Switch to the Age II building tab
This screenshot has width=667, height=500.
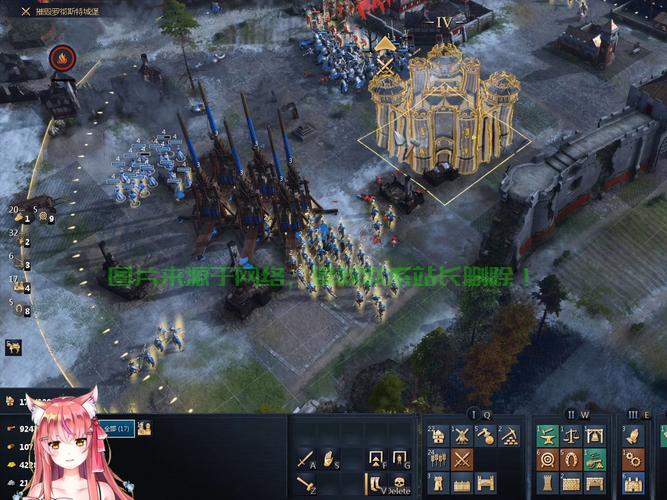pos(571,414)
